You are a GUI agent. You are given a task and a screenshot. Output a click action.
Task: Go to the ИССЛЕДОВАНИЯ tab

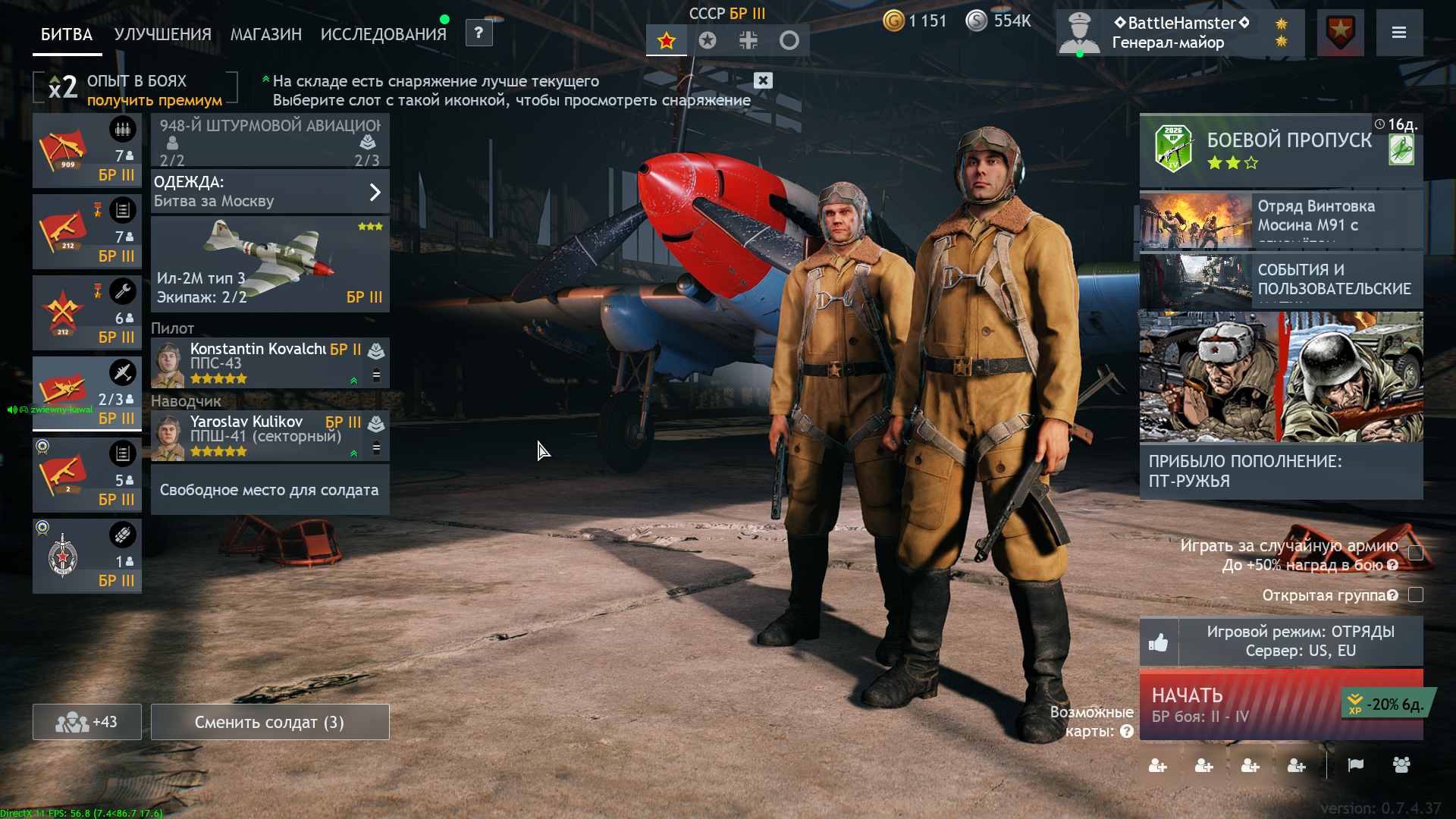click(x=383, y=34)
